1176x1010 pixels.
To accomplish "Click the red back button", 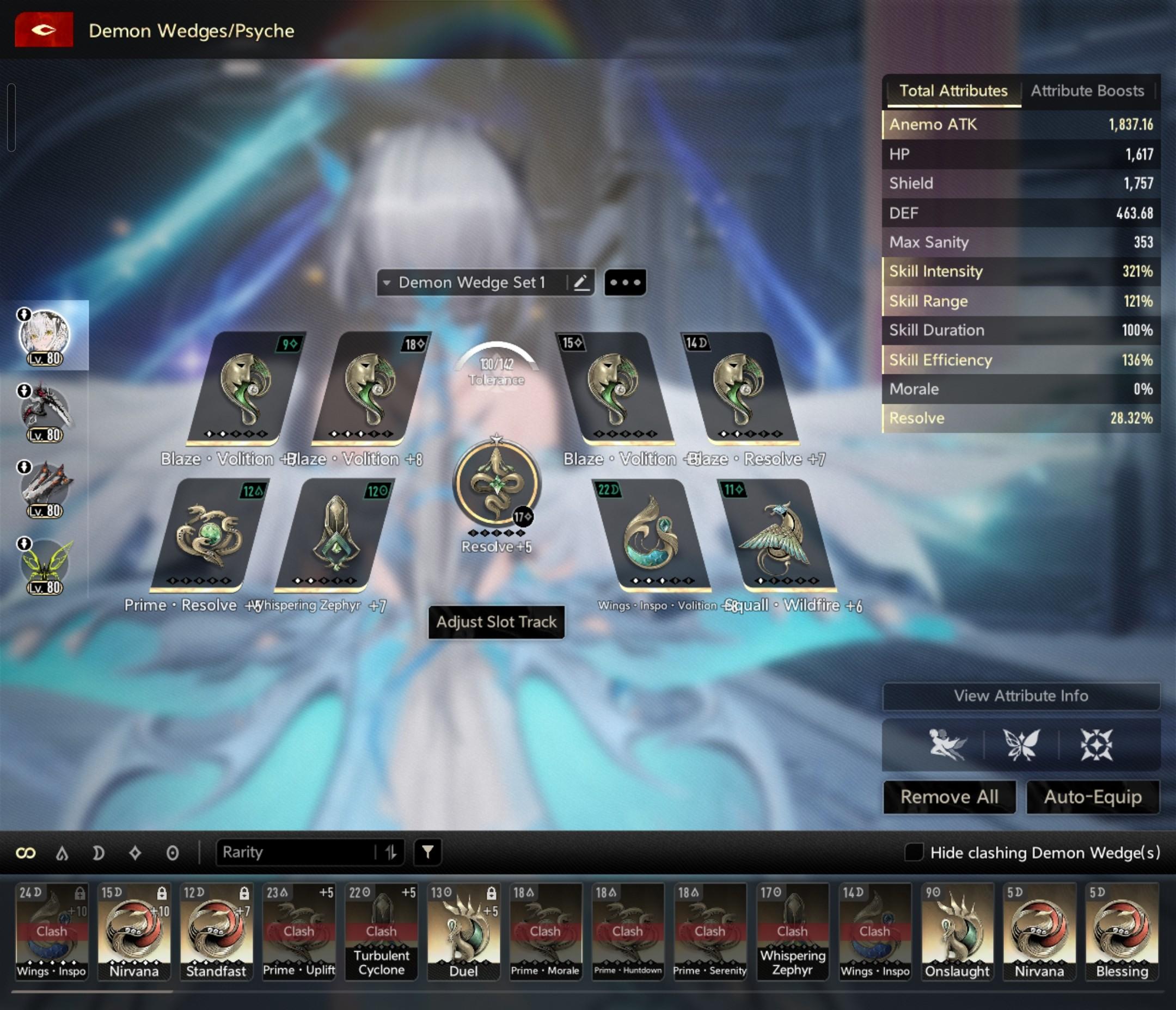I will coord(44,29).
